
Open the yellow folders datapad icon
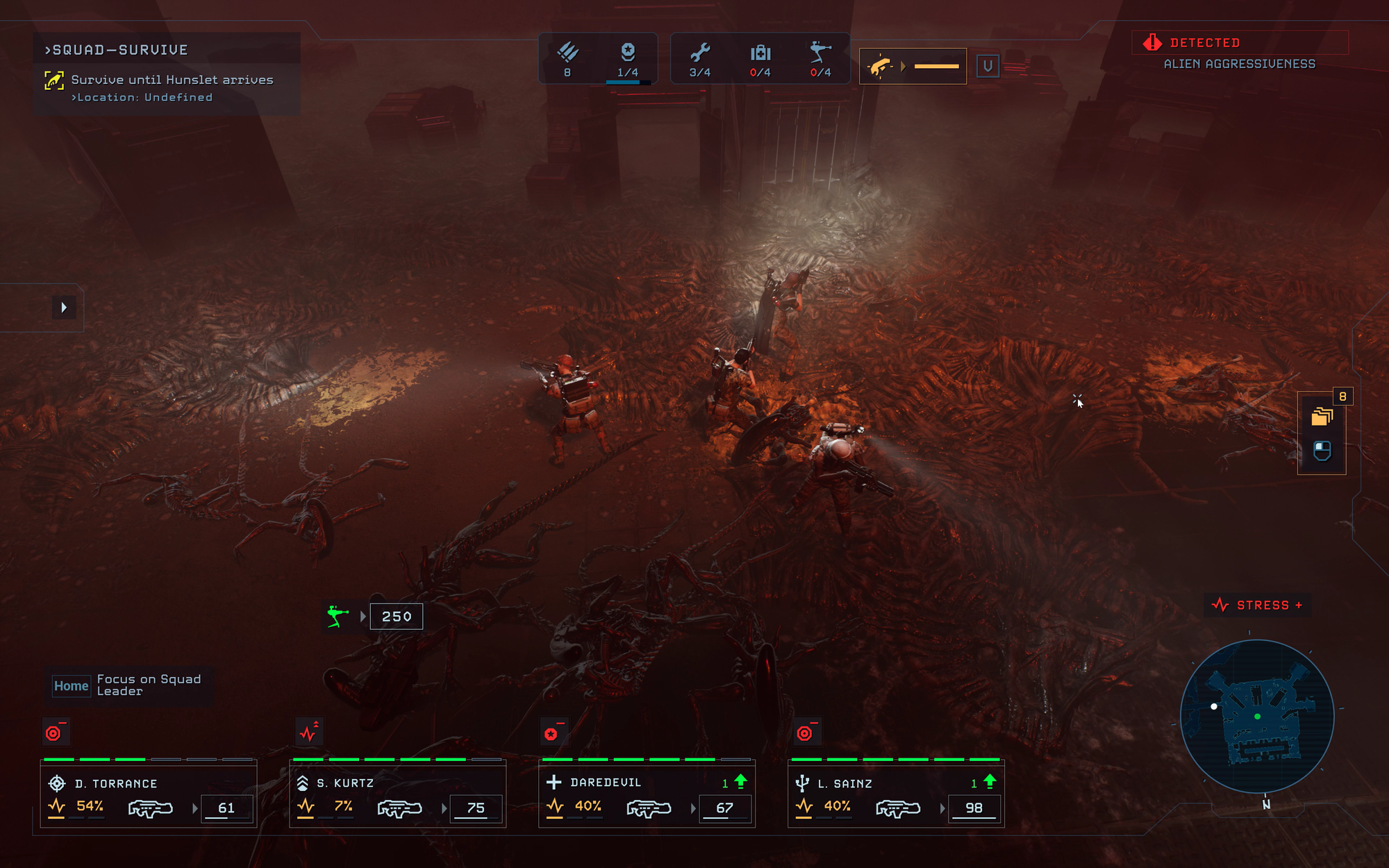(1322, 417)
